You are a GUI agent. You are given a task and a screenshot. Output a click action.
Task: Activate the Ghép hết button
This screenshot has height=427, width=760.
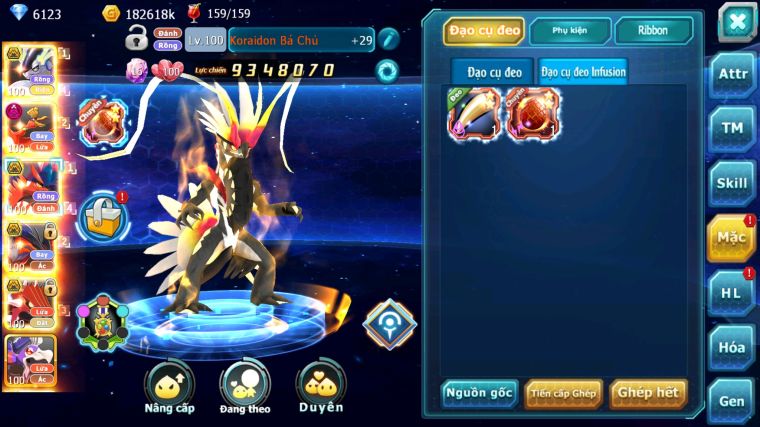pyautogui.click(x=647, y=393)
